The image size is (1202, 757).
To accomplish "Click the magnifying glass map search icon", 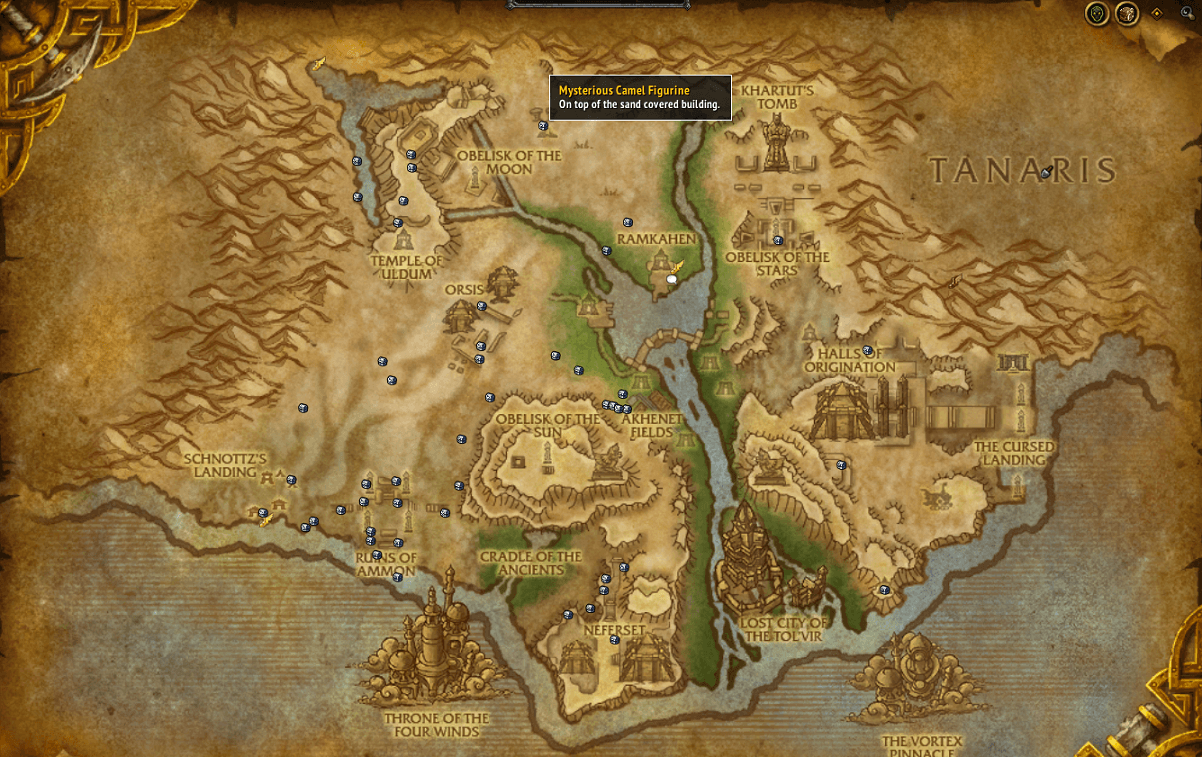I will point(1187,12).
